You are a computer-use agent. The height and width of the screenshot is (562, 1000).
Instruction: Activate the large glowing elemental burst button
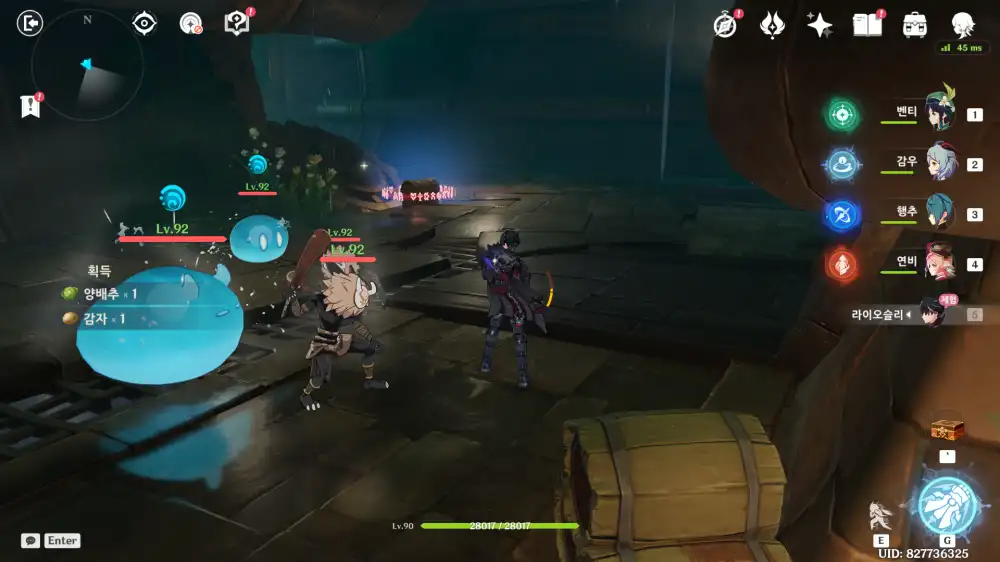pos(946,505)
